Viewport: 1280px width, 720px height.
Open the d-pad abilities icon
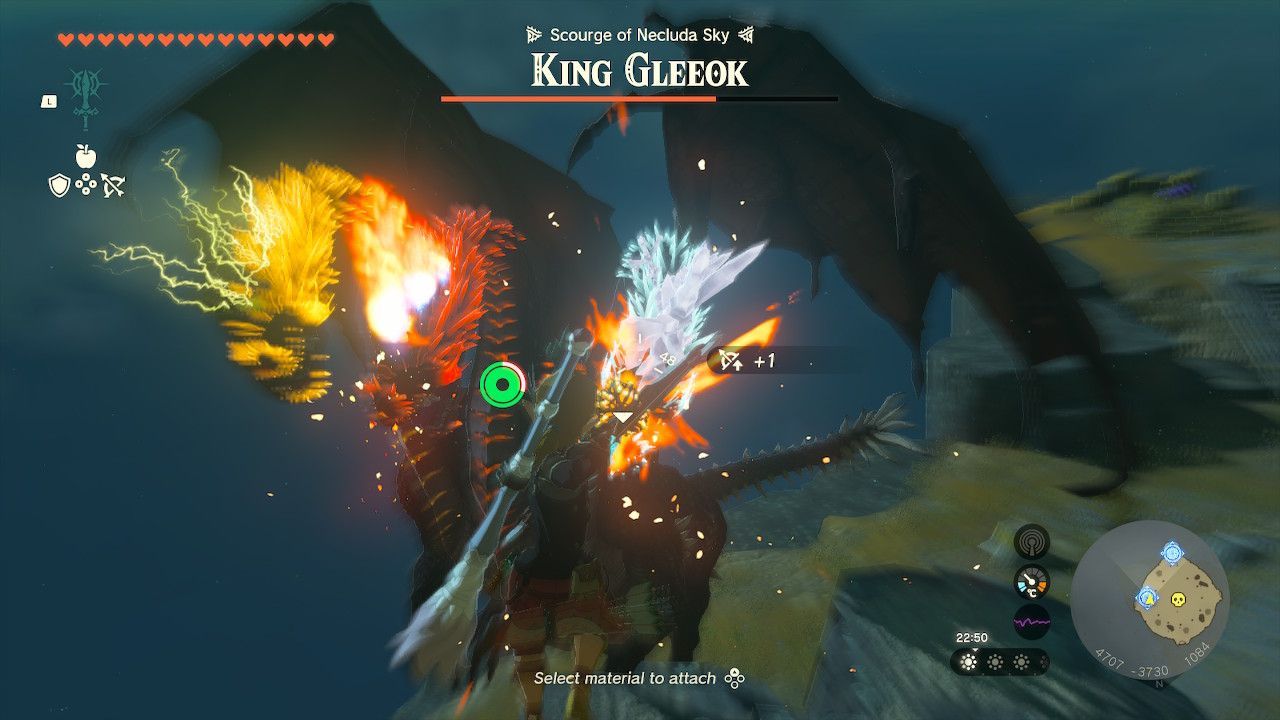click(x=85, y=184)
